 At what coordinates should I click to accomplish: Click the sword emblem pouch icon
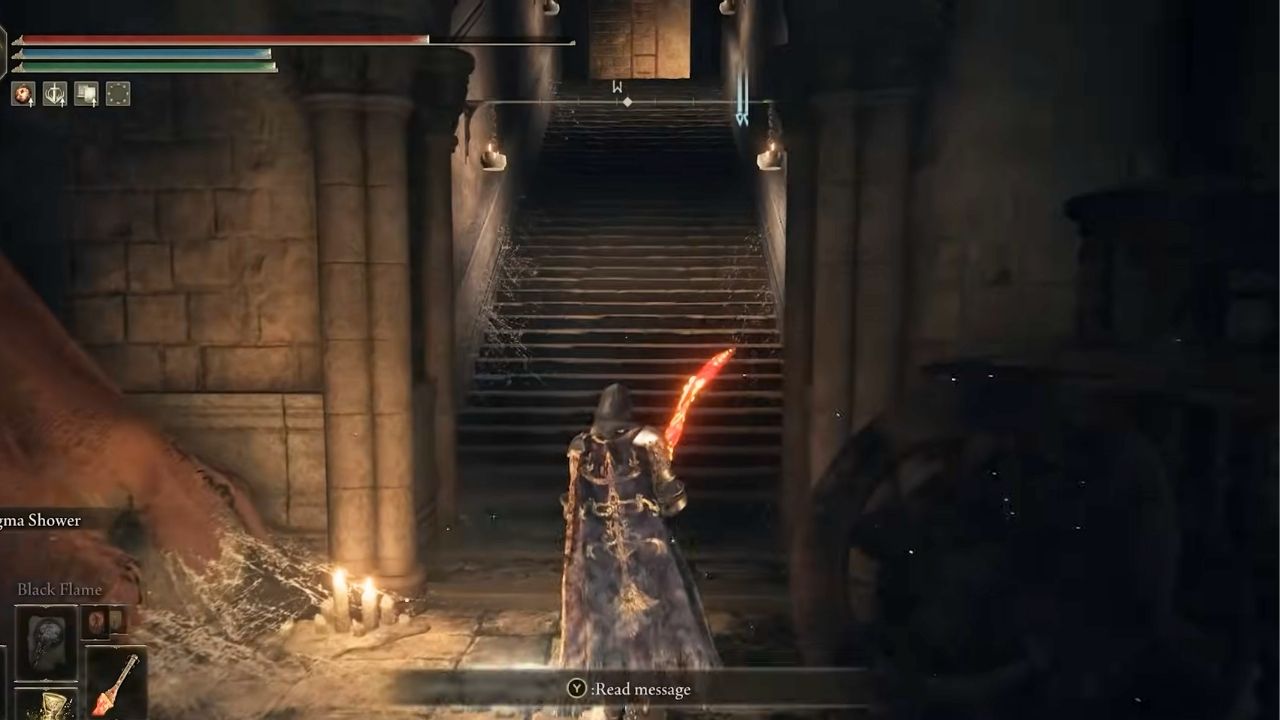pyautogui.click(x=55, y=94)
